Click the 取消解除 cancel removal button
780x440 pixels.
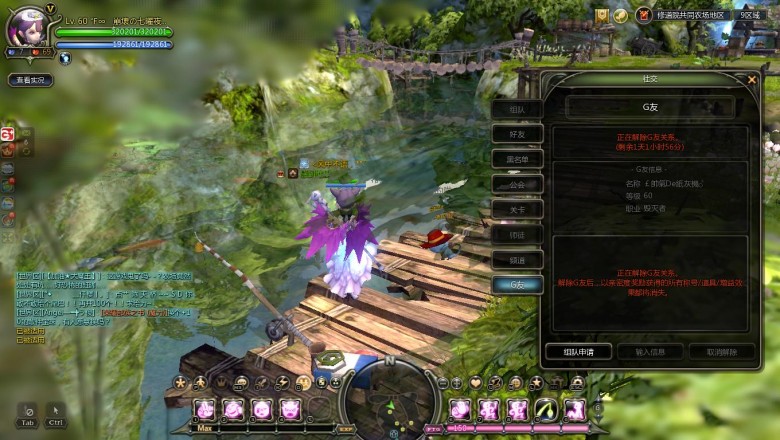tap(721, 352)
